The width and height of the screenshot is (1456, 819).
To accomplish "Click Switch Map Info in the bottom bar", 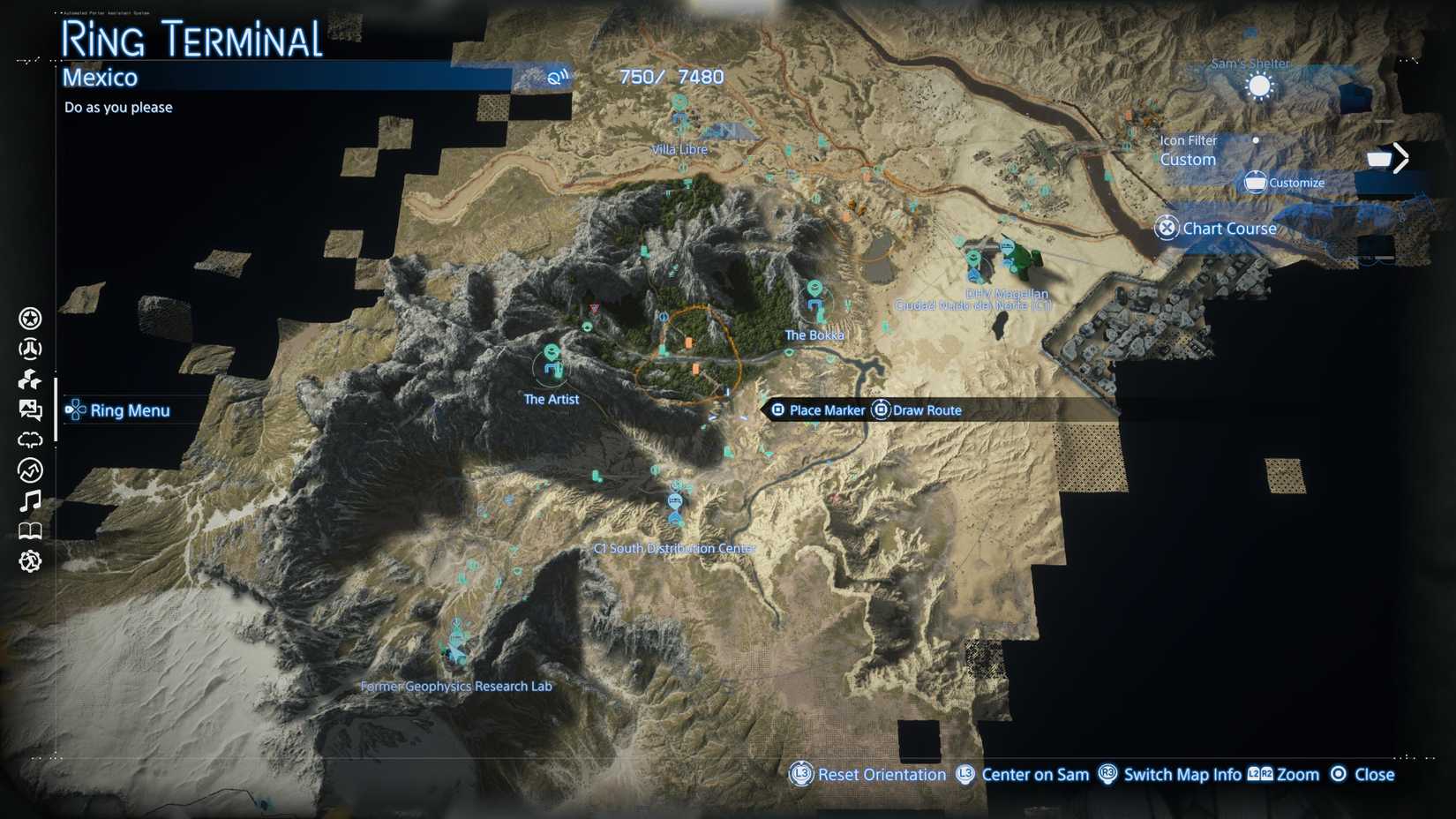I will pos(1181,774).
